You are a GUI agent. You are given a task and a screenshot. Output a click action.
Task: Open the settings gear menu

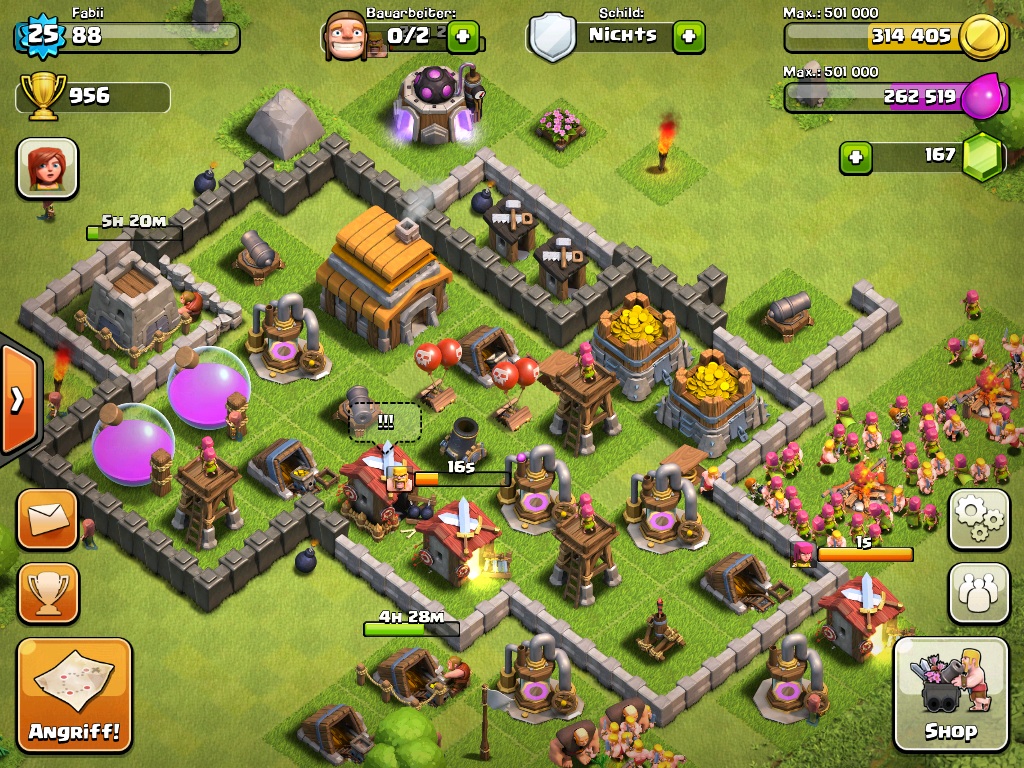point(978,519)
